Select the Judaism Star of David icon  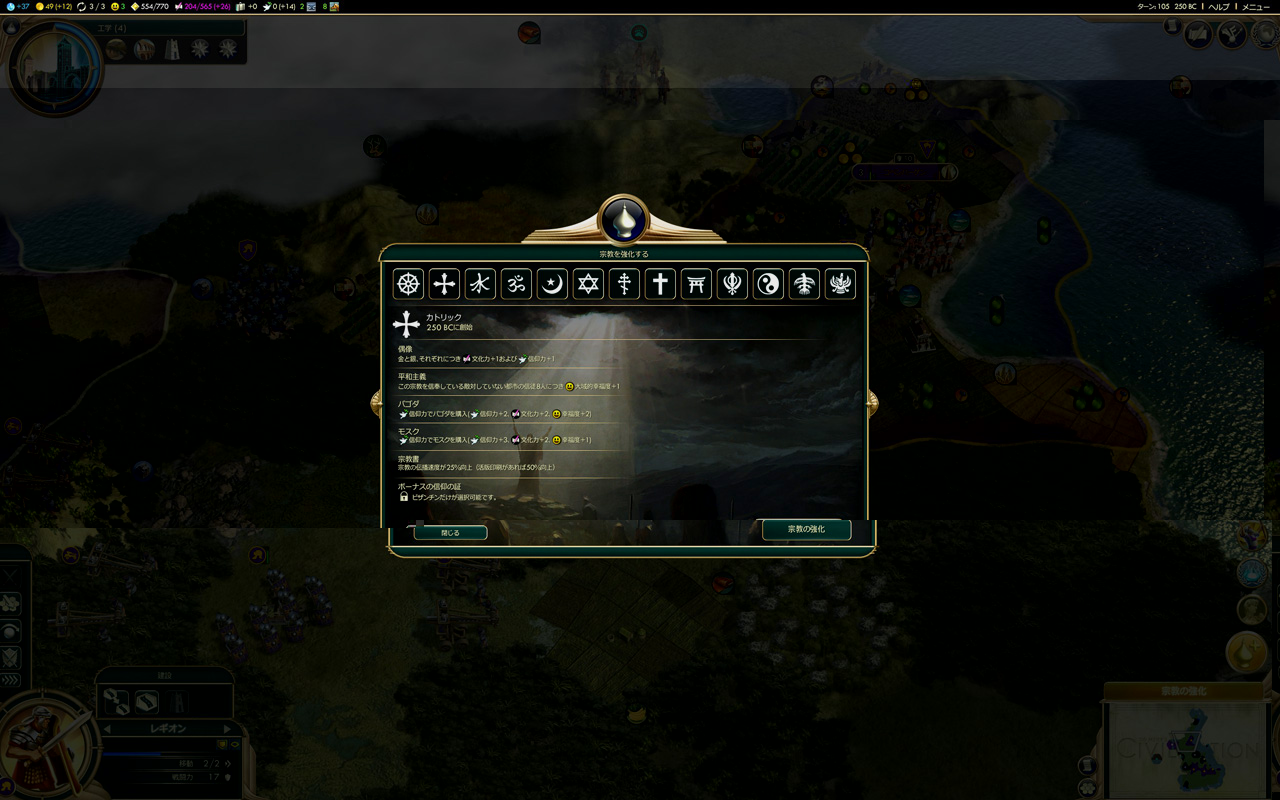tap(588, 284)
